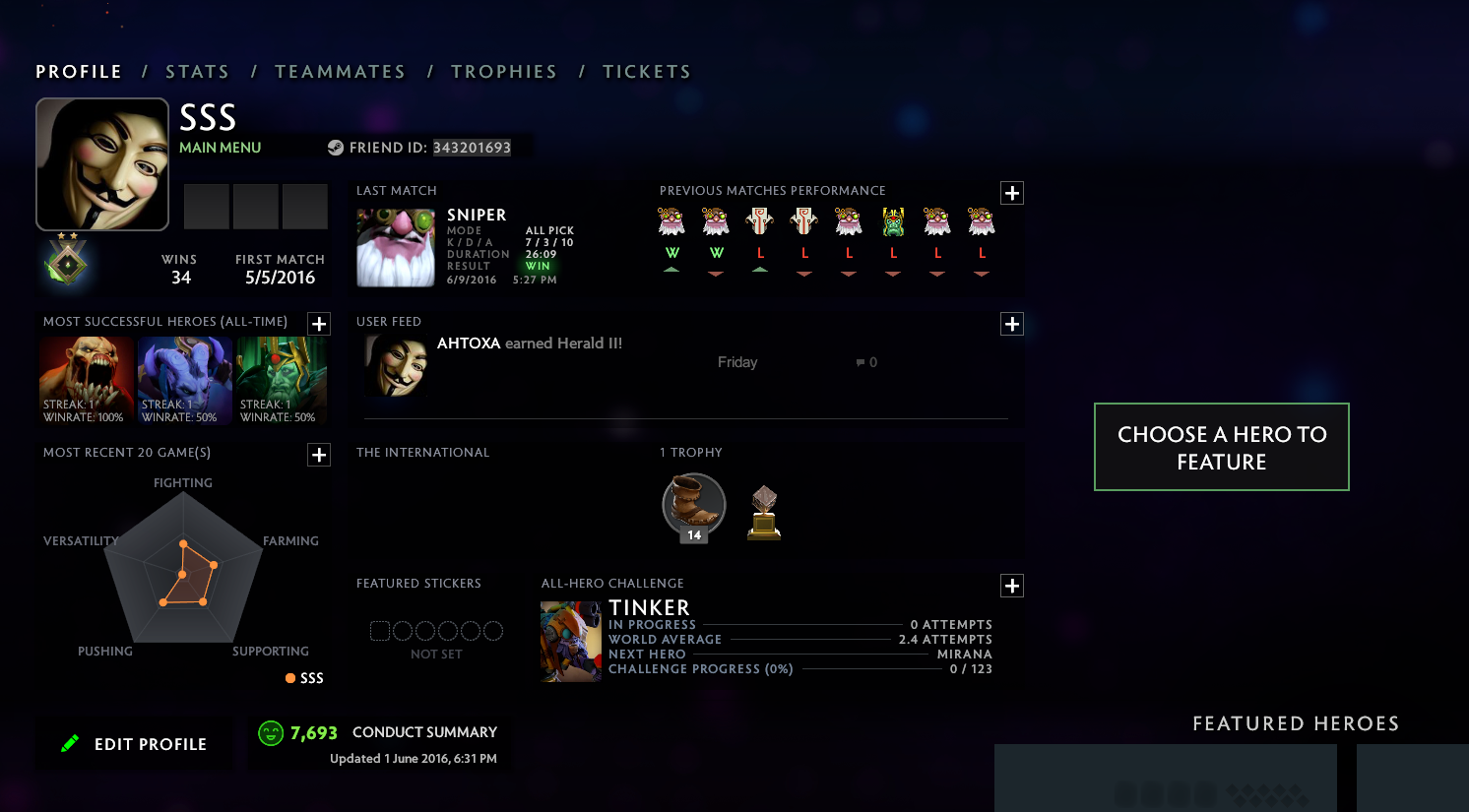Image resolution: width=1469 pixels, height=812 pixels.
Task: Click the Aegis trophy icon
Action: pyautogui.click(x=763, y=512)
